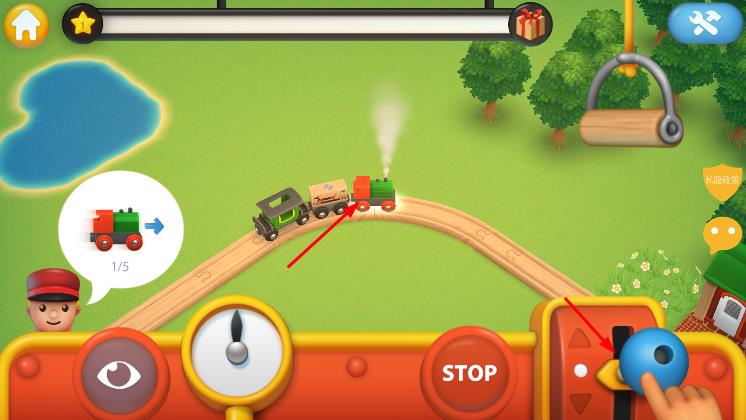Open the orange chat bubble

click(722, 234)
